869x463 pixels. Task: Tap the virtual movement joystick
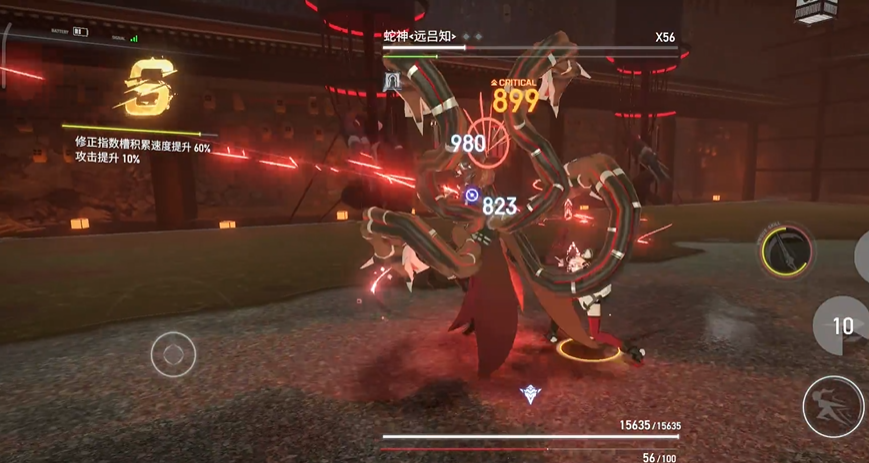point(174,353)
